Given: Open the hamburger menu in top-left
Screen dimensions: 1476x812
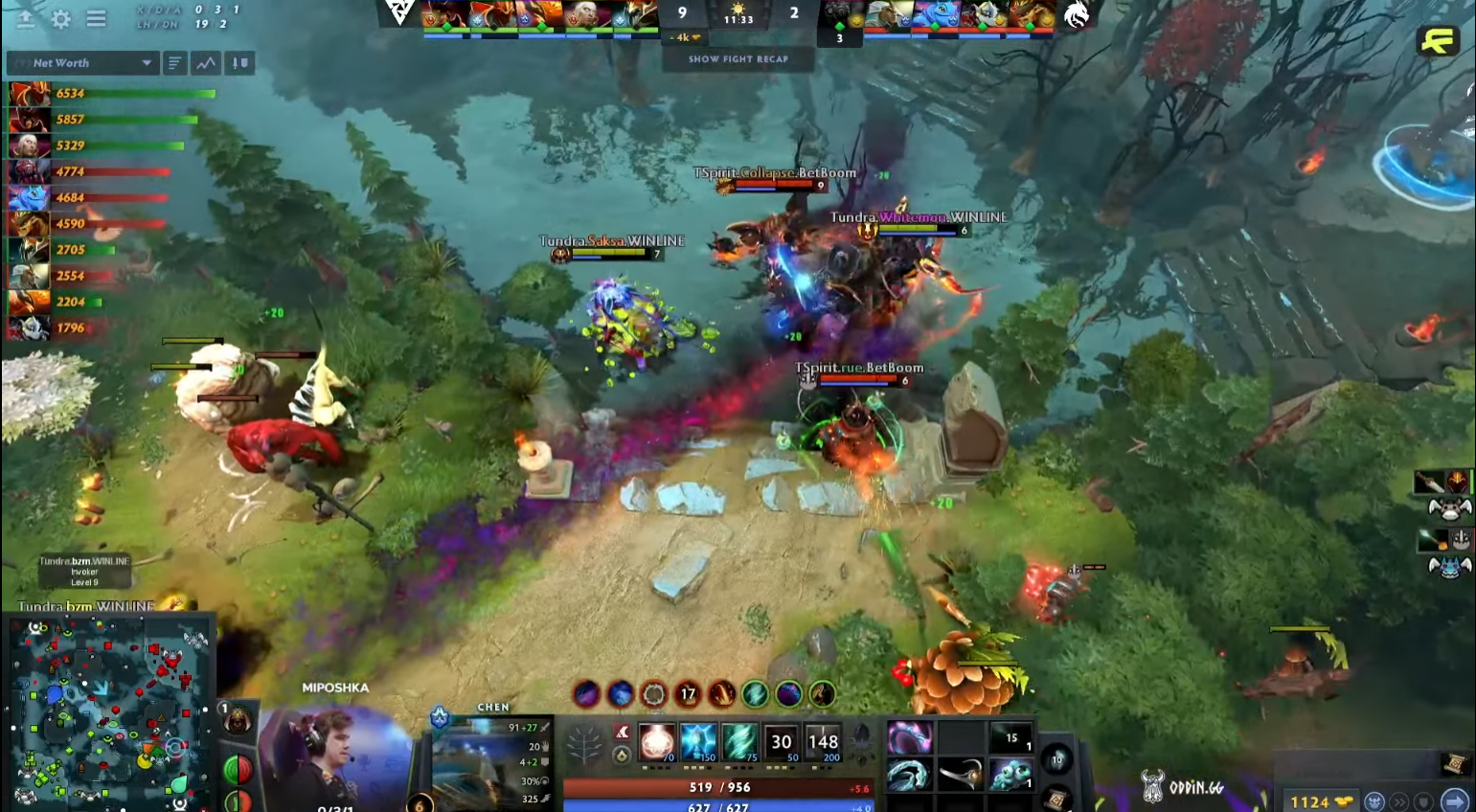Looking at the screenshot, I should [96, 18].
